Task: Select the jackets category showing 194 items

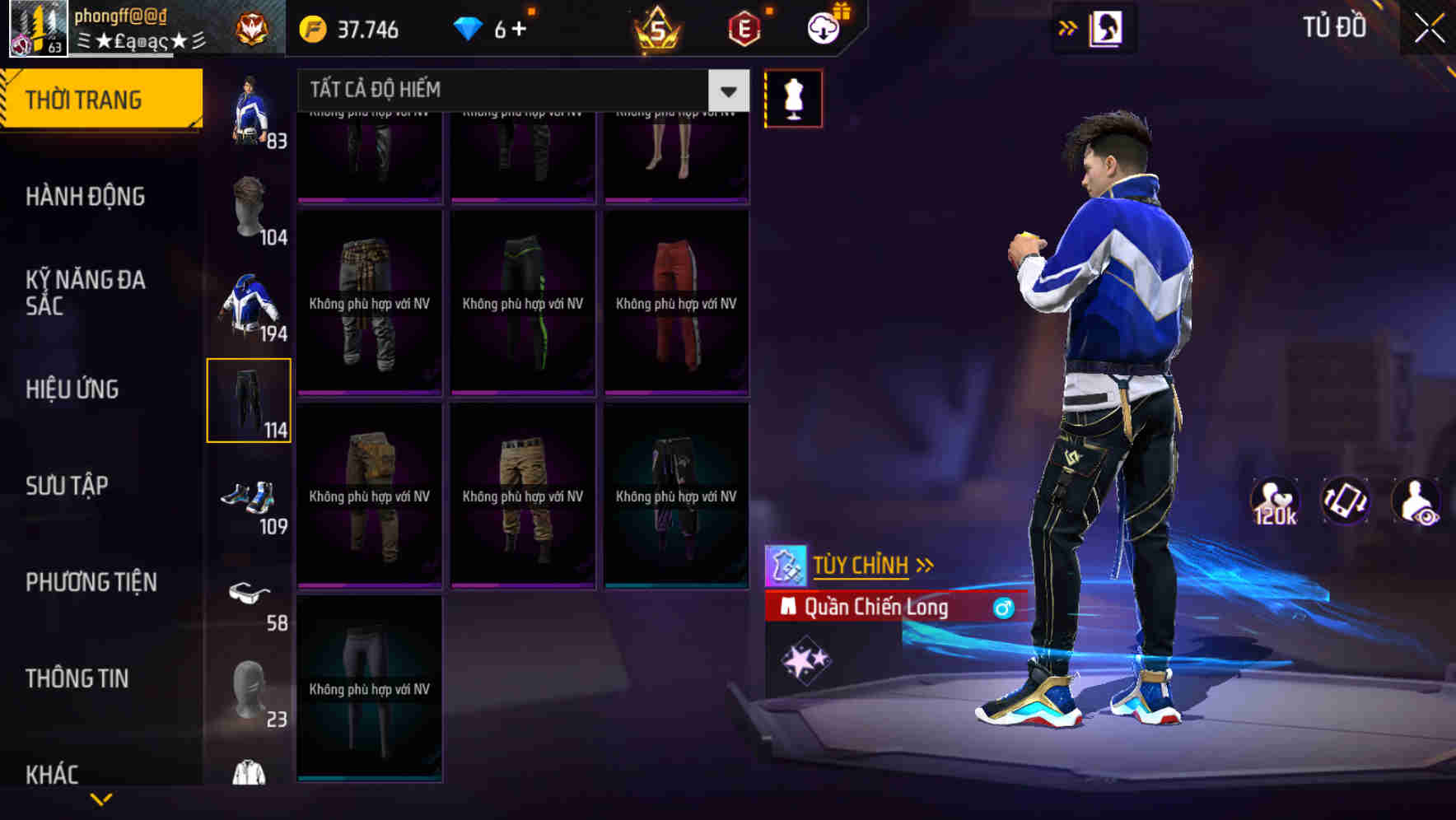Action: [250, 305]
